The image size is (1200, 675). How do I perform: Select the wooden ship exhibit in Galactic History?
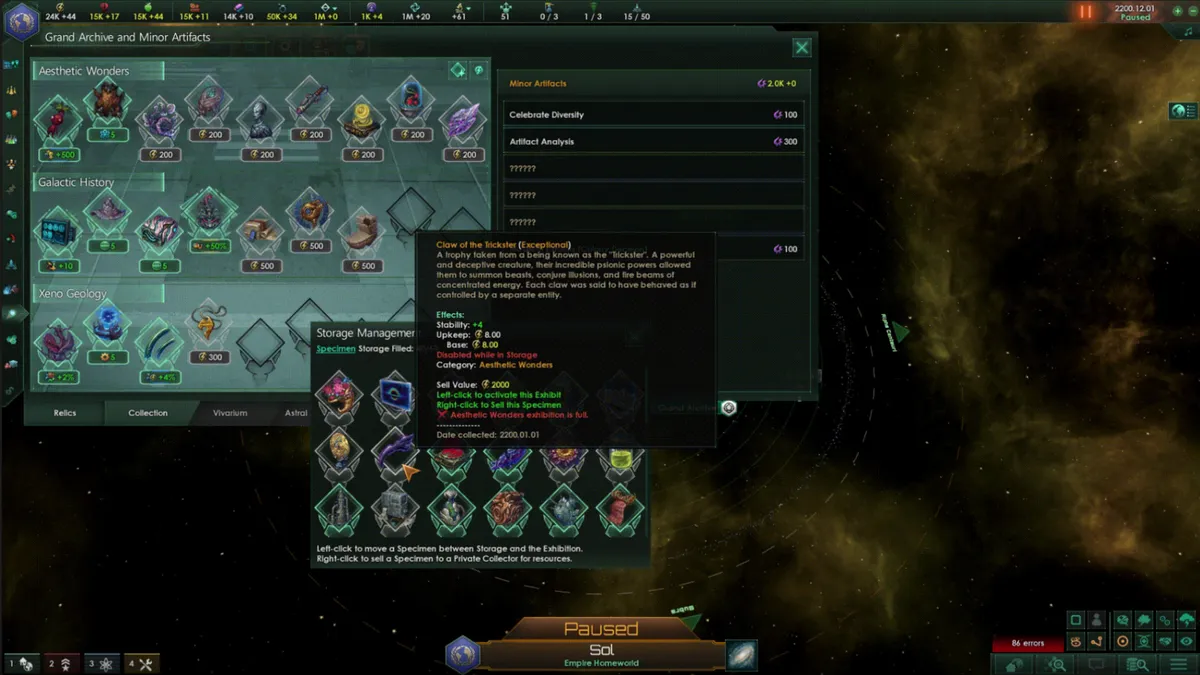click(x=362, y=231)
